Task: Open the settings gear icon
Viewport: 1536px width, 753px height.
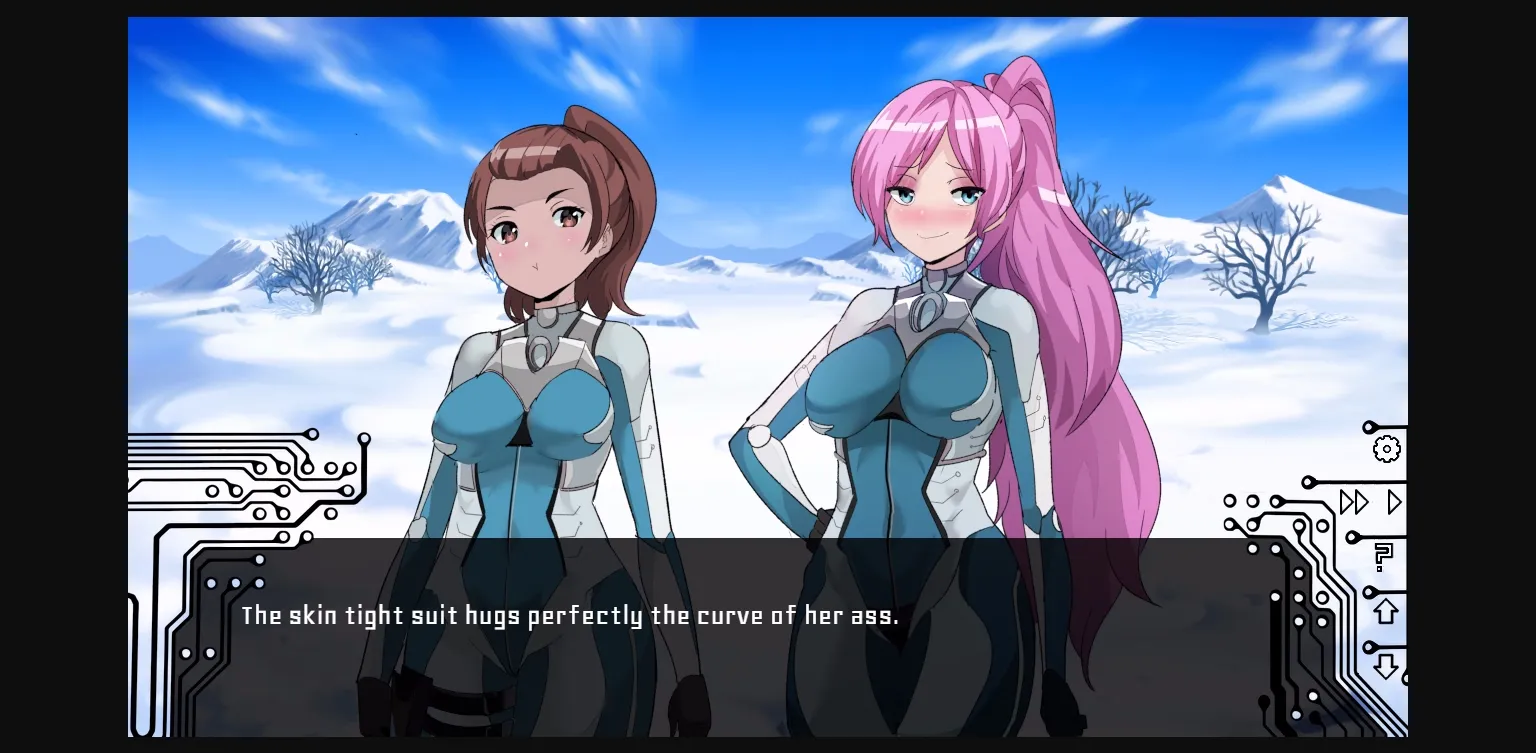Action: (1386, 450)
